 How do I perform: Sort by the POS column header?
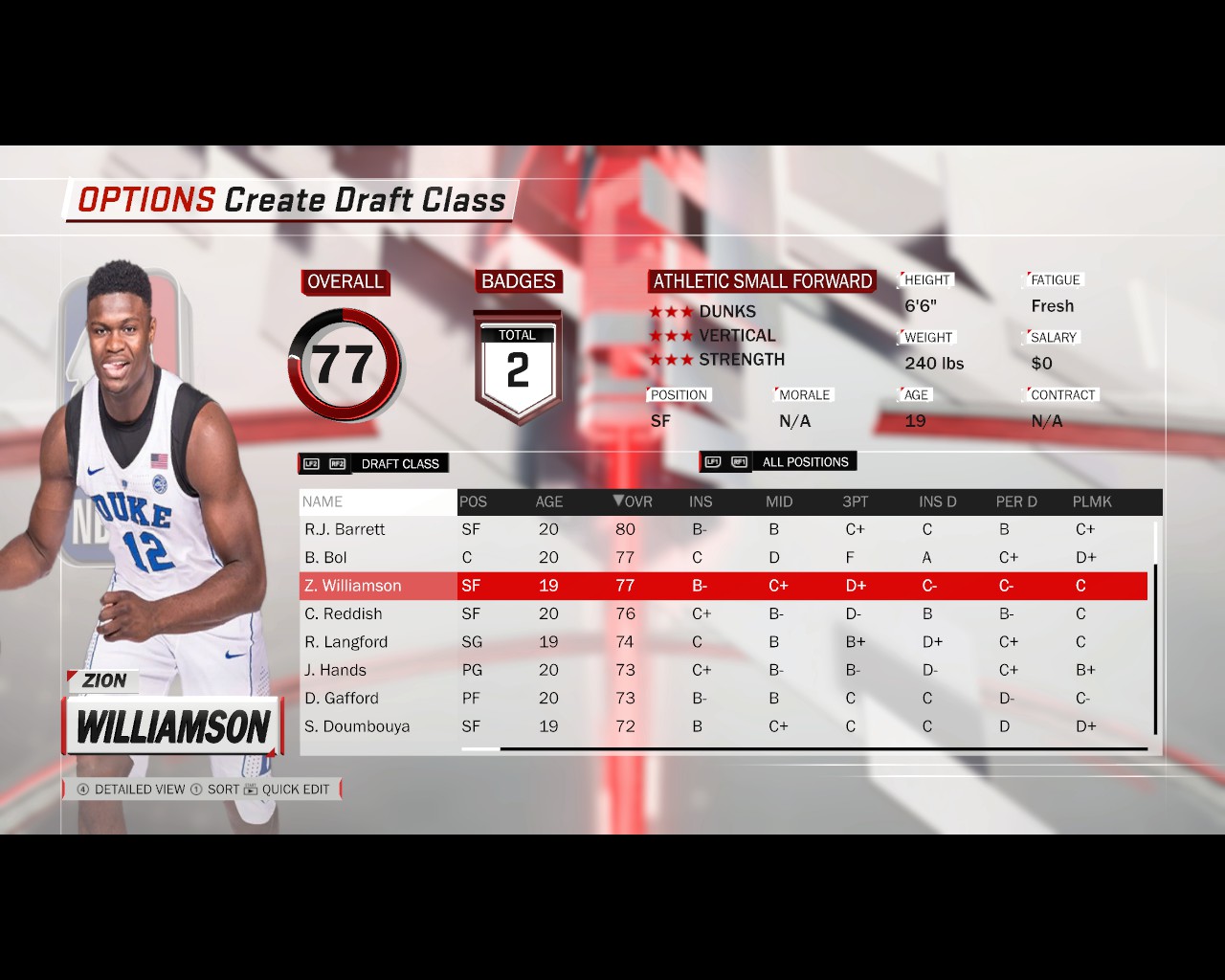(x=473, y=501)
